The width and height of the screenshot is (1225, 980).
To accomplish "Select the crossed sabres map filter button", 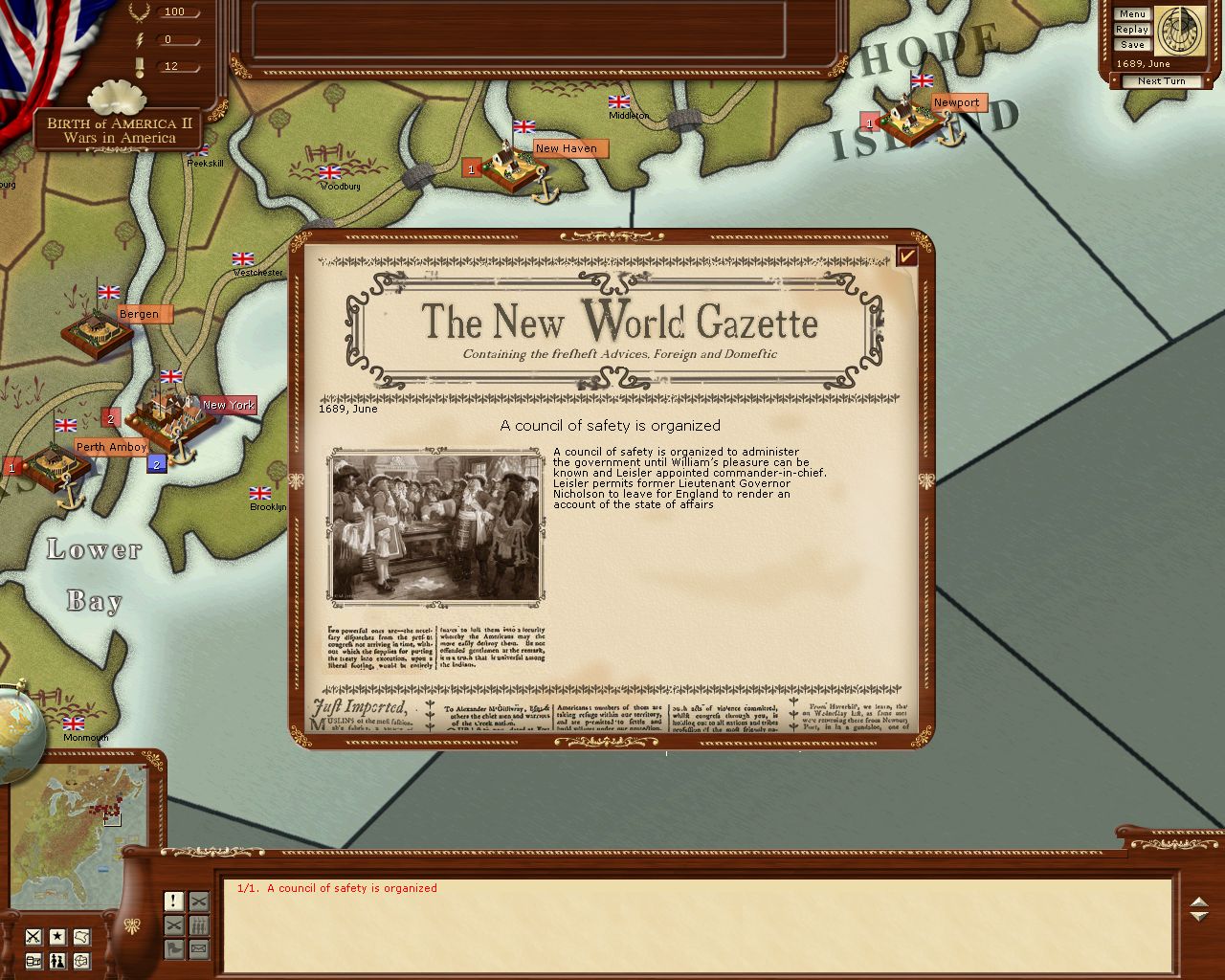I will pyautogui.click(x=33, y=937).
